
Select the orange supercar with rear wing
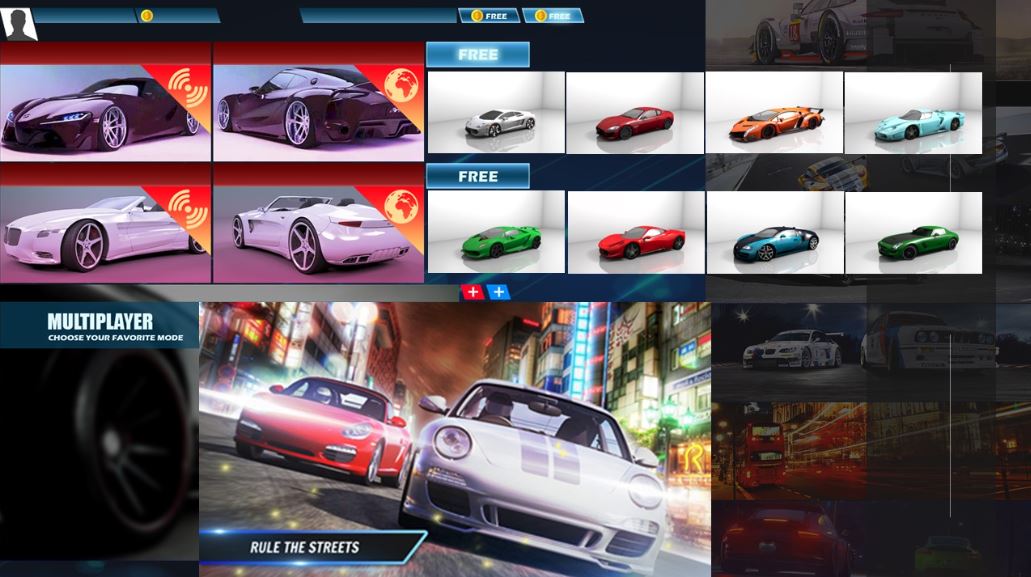tap(774, 113)
